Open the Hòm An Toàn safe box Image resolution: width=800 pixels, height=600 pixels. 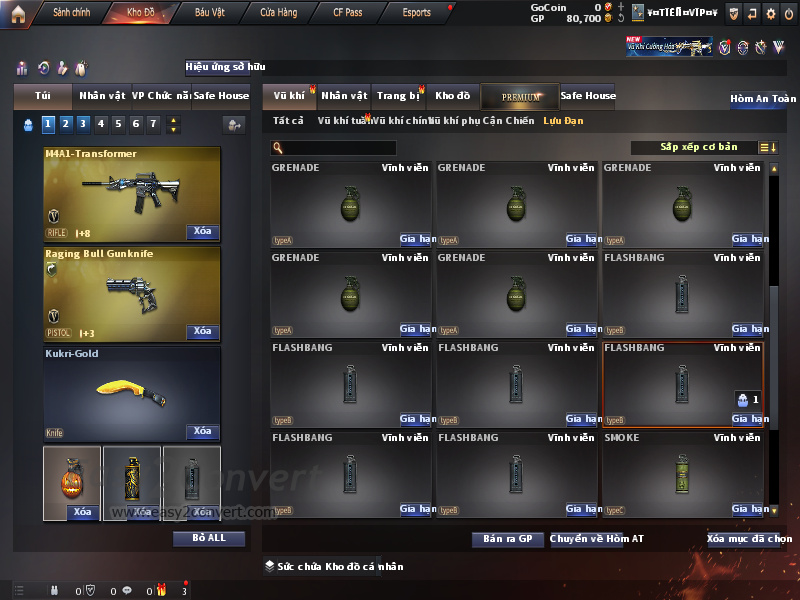pos(763,99)
